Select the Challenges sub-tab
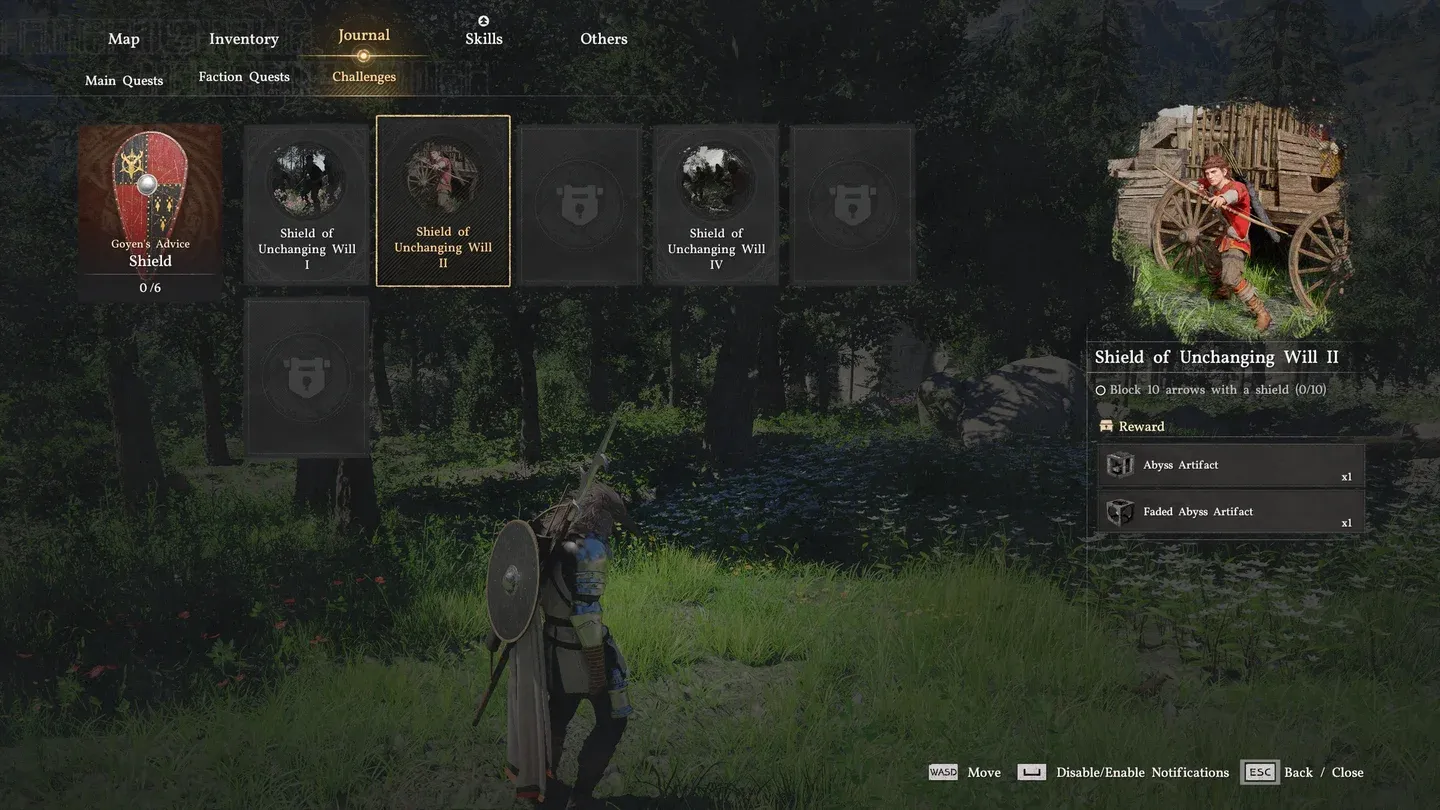The height and width of the screenshot is (810, 1440). [364, 77]
